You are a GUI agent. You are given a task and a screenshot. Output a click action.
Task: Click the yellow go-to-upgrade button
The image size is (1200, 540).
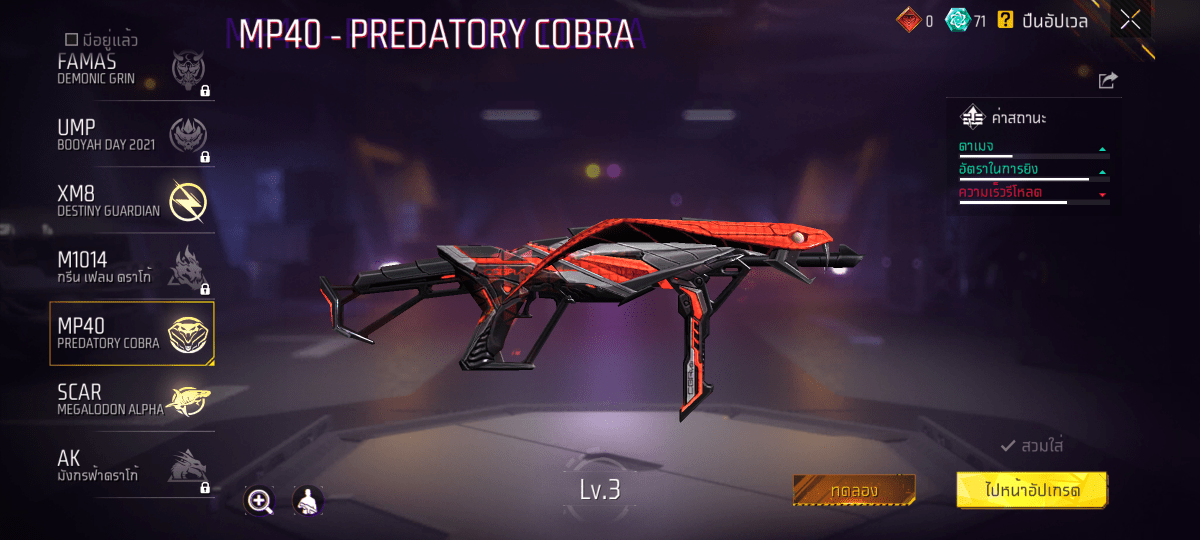point(1032,490)
